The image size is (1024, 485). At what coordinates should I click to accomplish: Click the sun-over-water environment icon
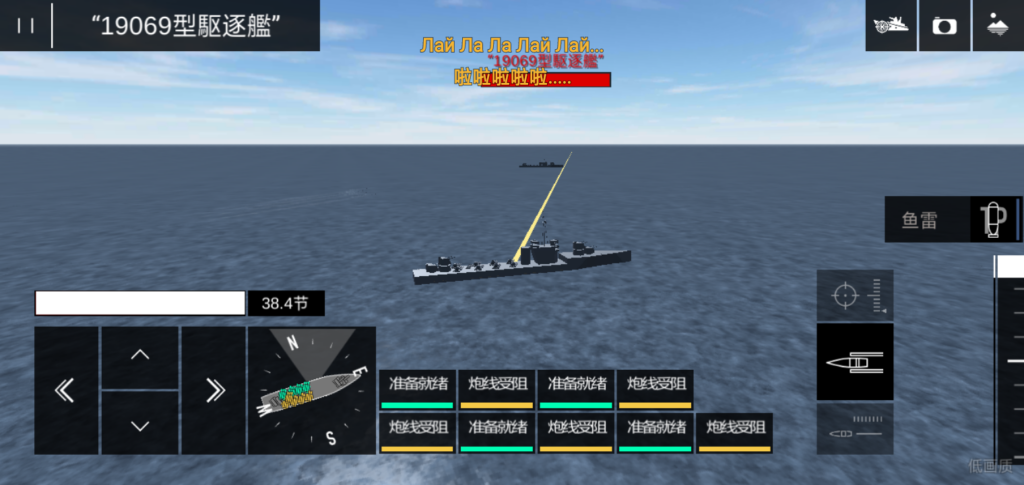997,26
